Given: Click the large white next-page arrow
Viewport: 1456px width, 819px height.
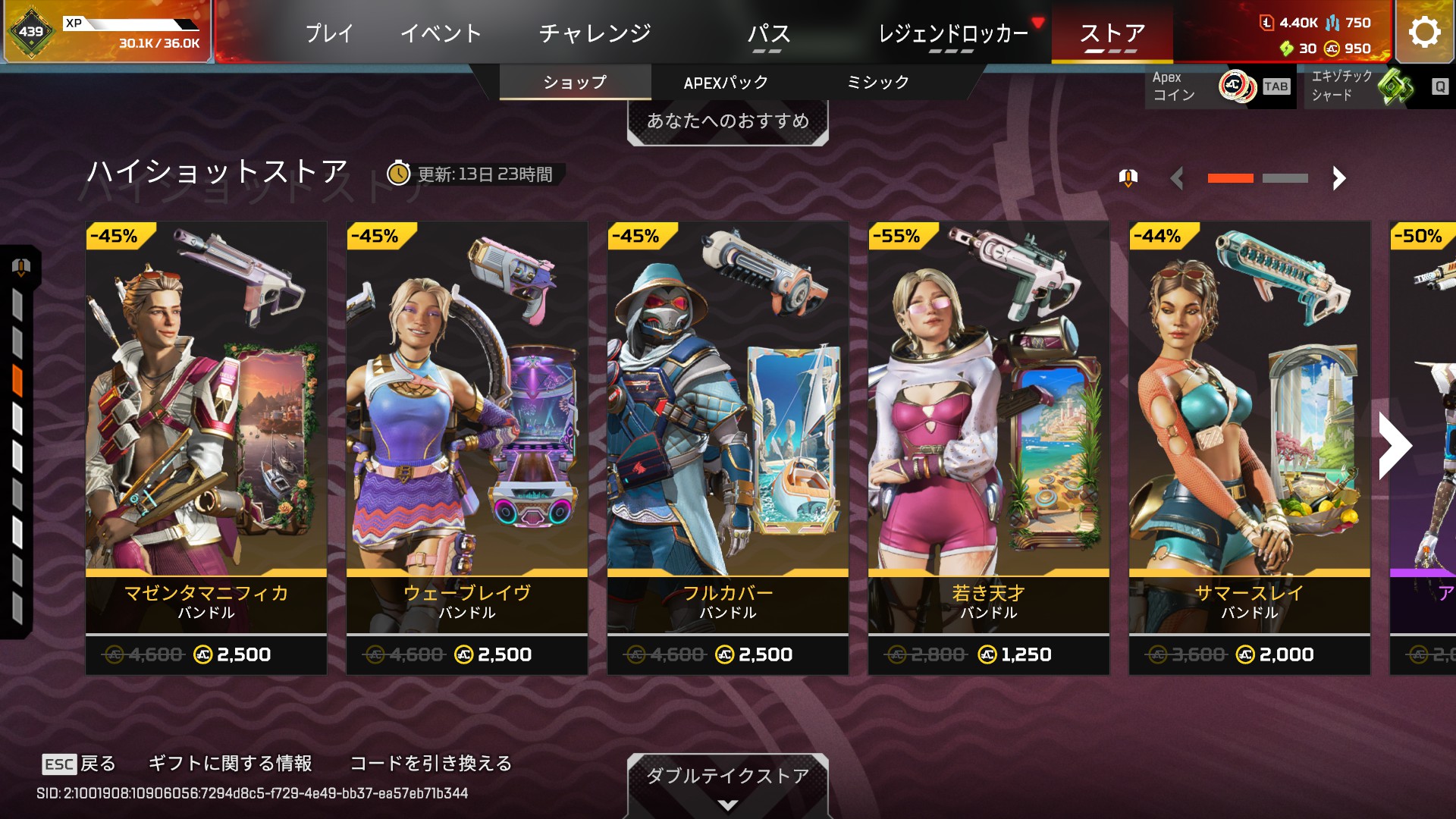Looking at the screenshot, I should click(1395, 446).
